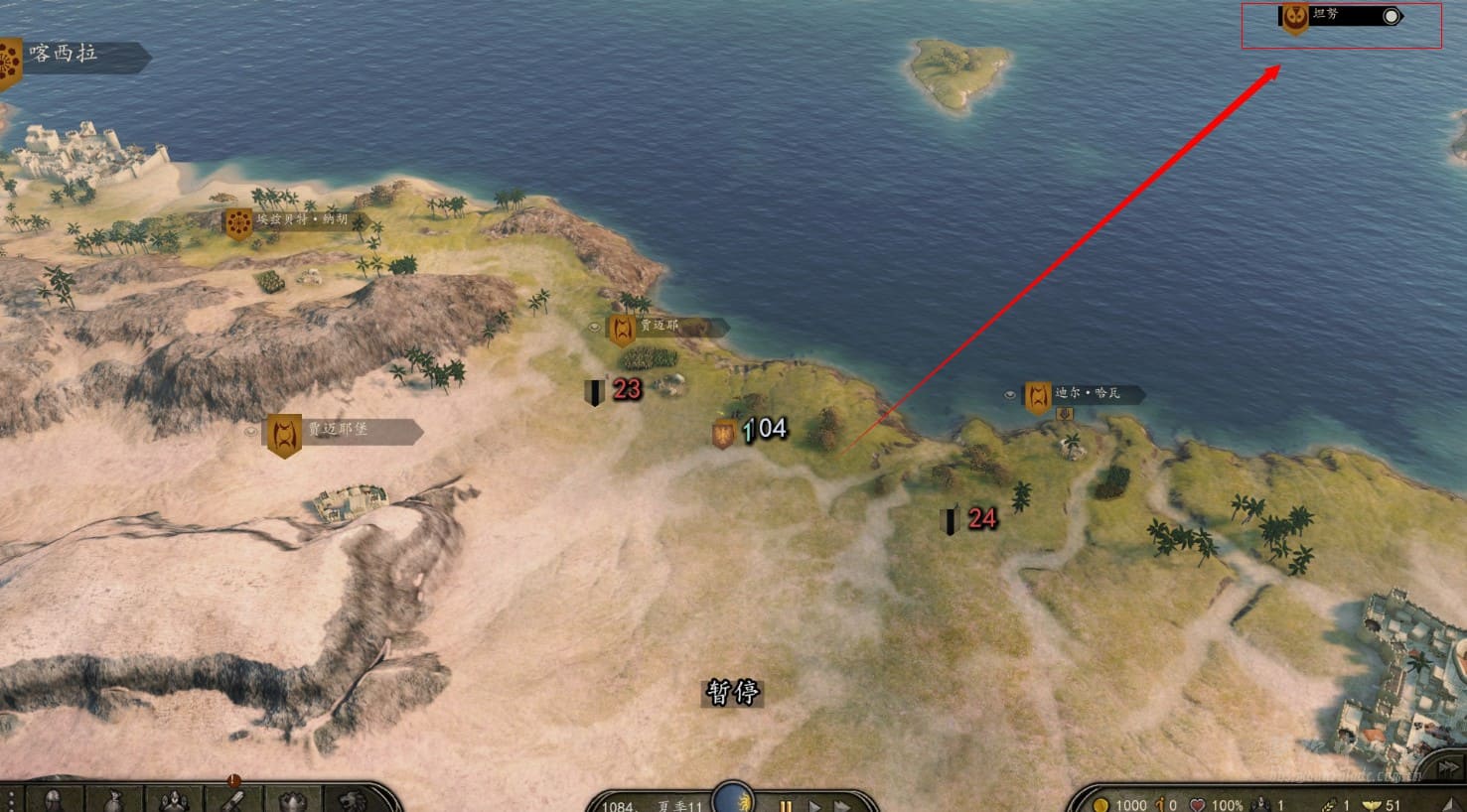
Task: Open the inventory bag screen
Action: [x=114, y=800]
